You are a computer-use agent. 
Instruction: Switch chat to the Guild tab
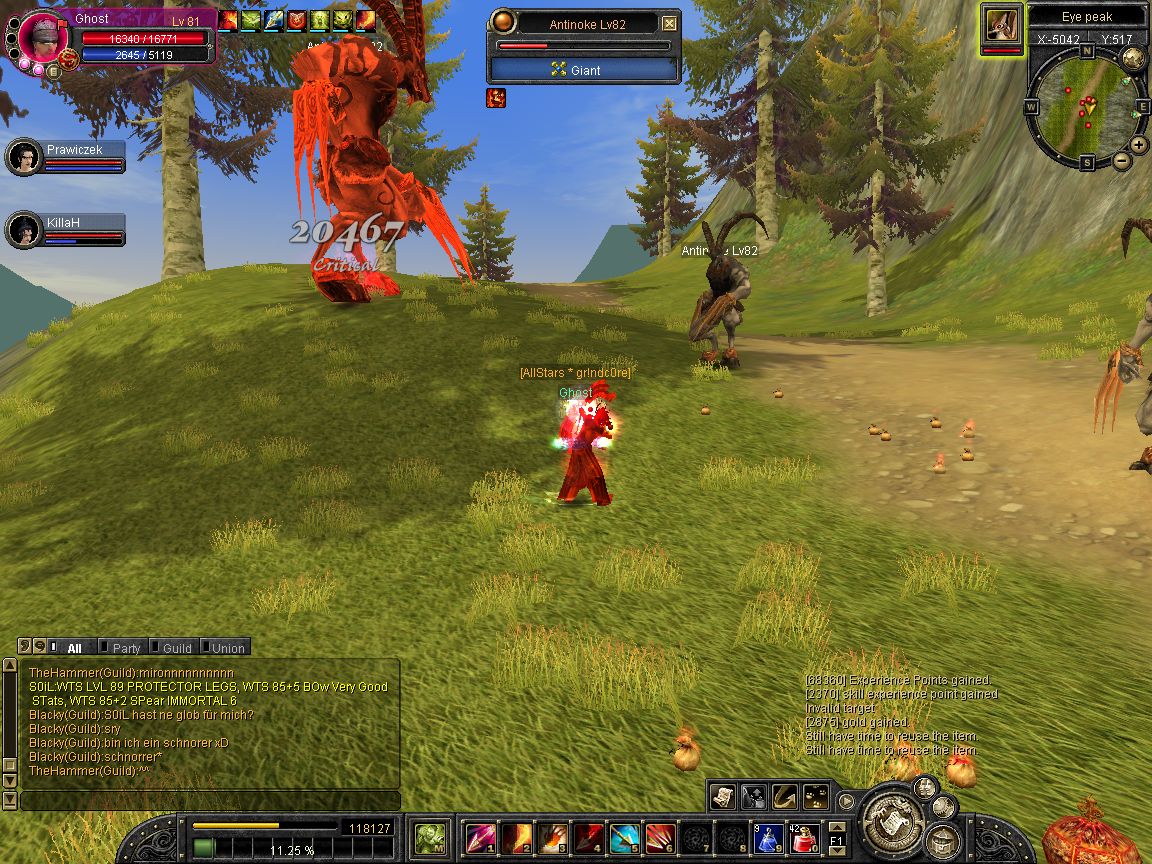pyautogui.click(x=176, y=648)
